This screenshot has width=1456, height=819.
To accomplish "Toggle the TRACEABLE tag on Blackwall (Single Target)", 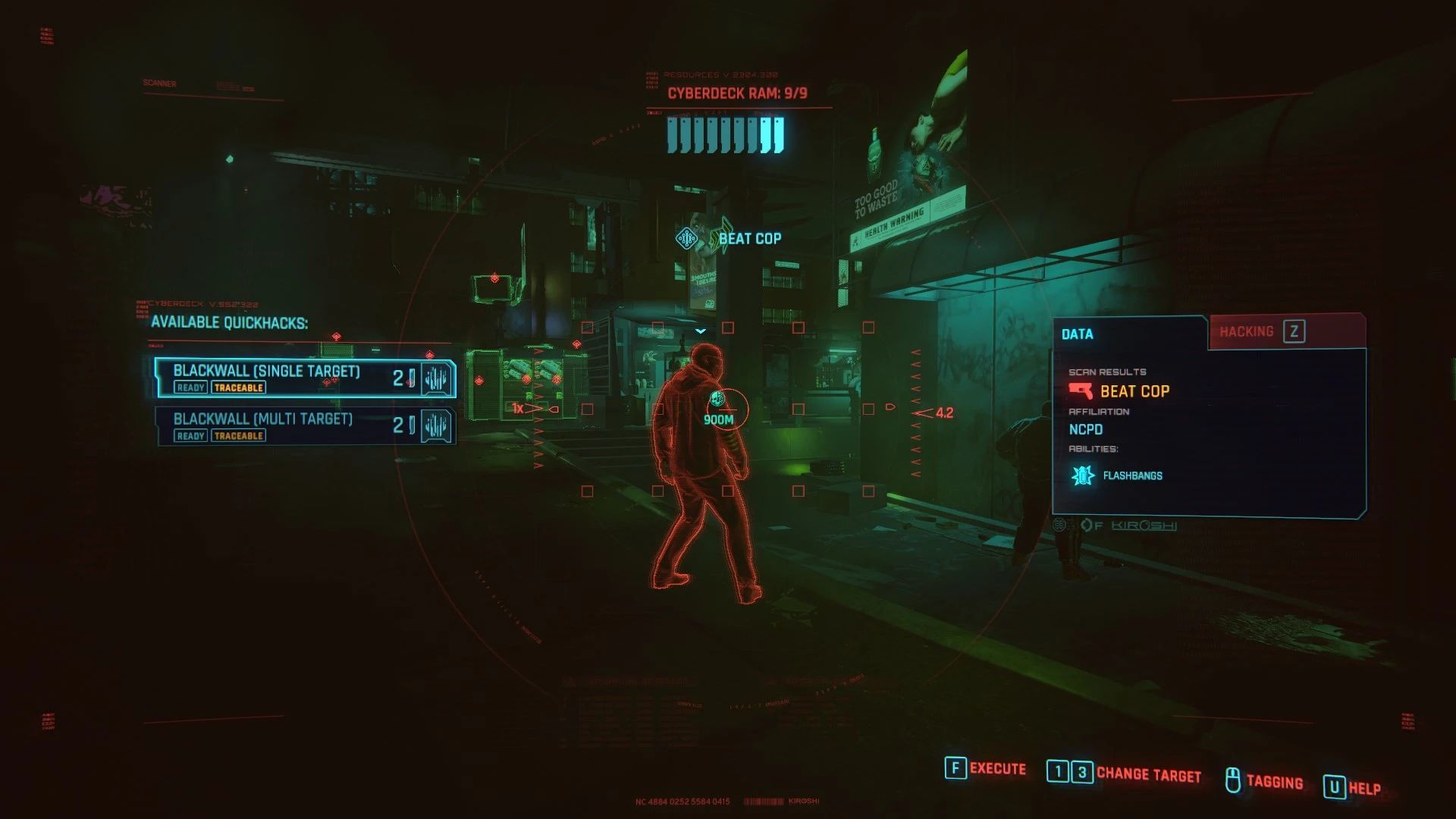I will [238, 388].
